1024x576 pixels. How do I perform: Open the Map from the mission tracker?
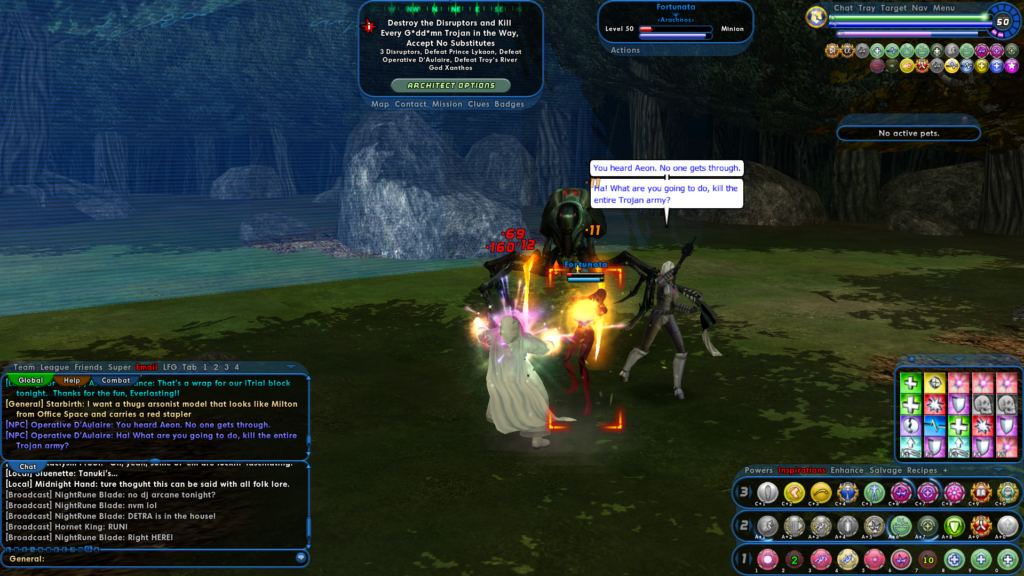tap(380, 104)
